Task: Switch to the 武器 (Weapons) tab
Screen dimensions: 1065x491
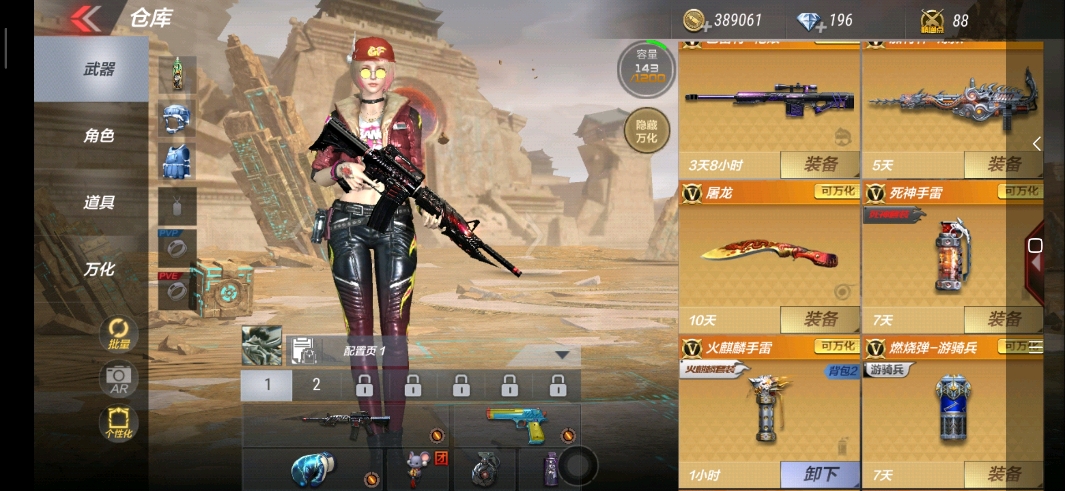Action: 98,69
